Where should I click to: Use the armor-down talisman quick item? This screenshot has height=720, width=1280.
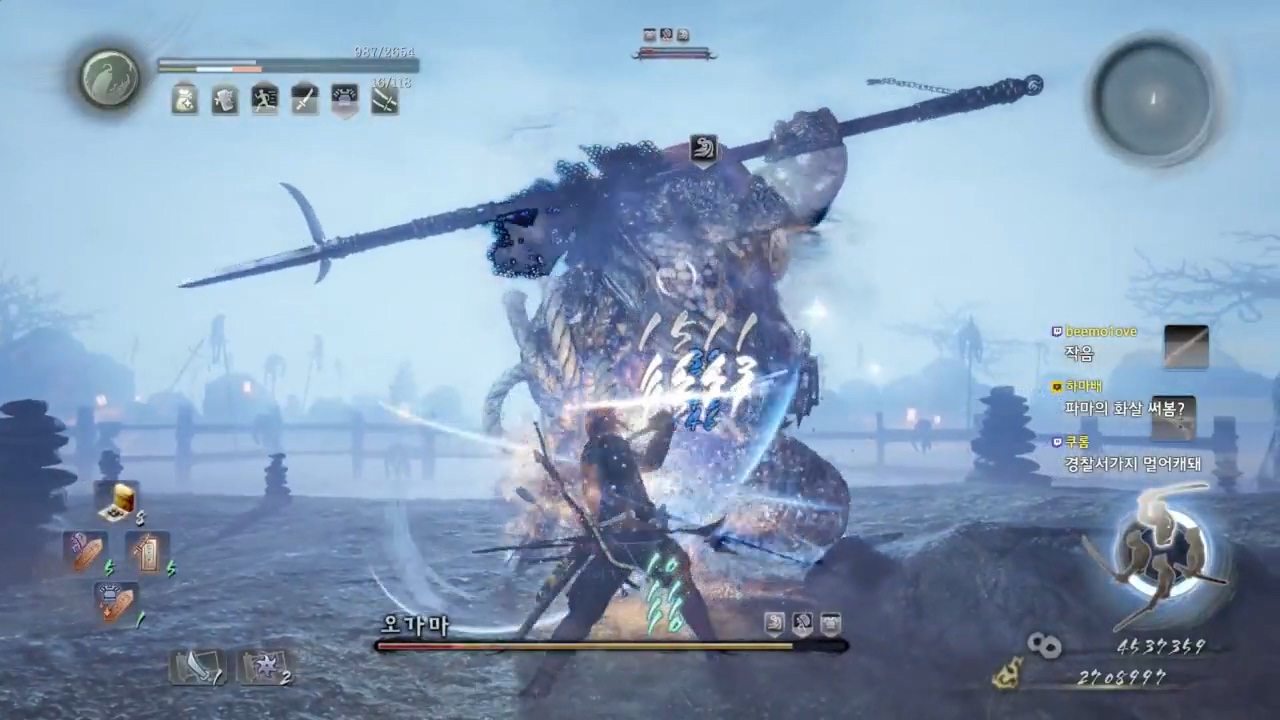point(116,602)
